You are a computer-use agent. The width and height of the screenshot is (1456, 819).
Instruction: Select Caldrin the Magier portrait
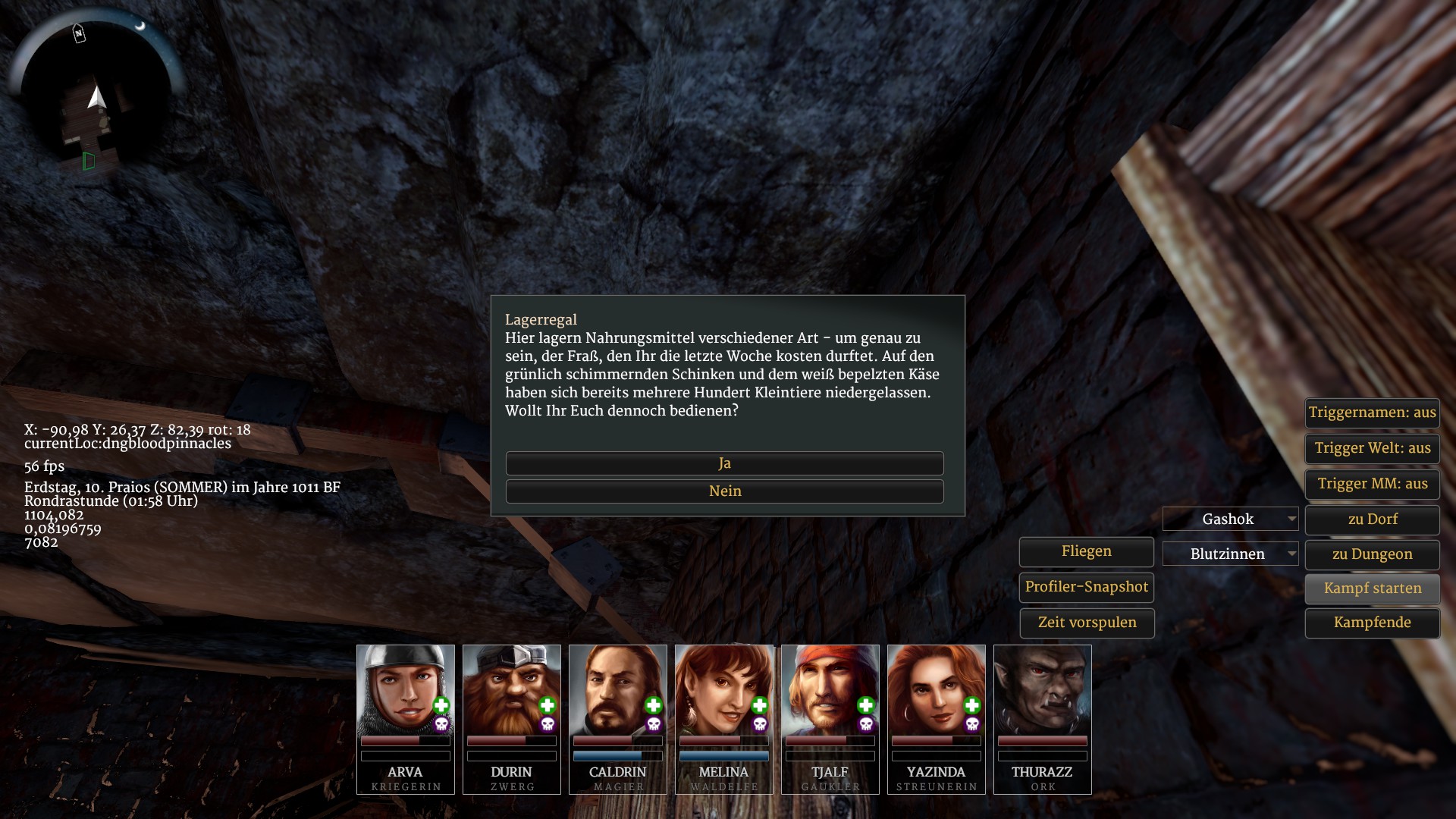(x=617, y=692)
